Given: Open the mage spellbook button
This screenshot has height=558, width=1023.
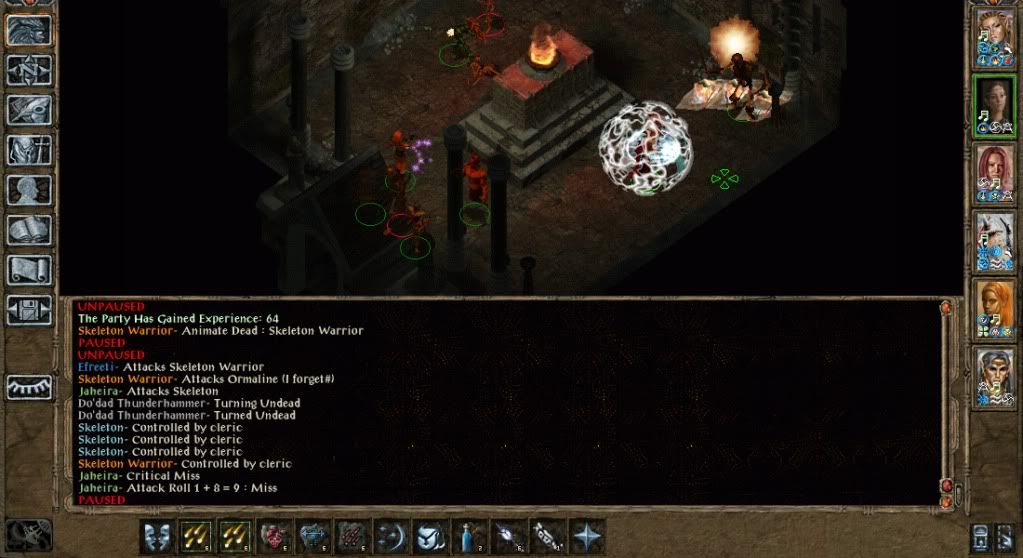Looking at the screenshot, I should pos(29,229).
